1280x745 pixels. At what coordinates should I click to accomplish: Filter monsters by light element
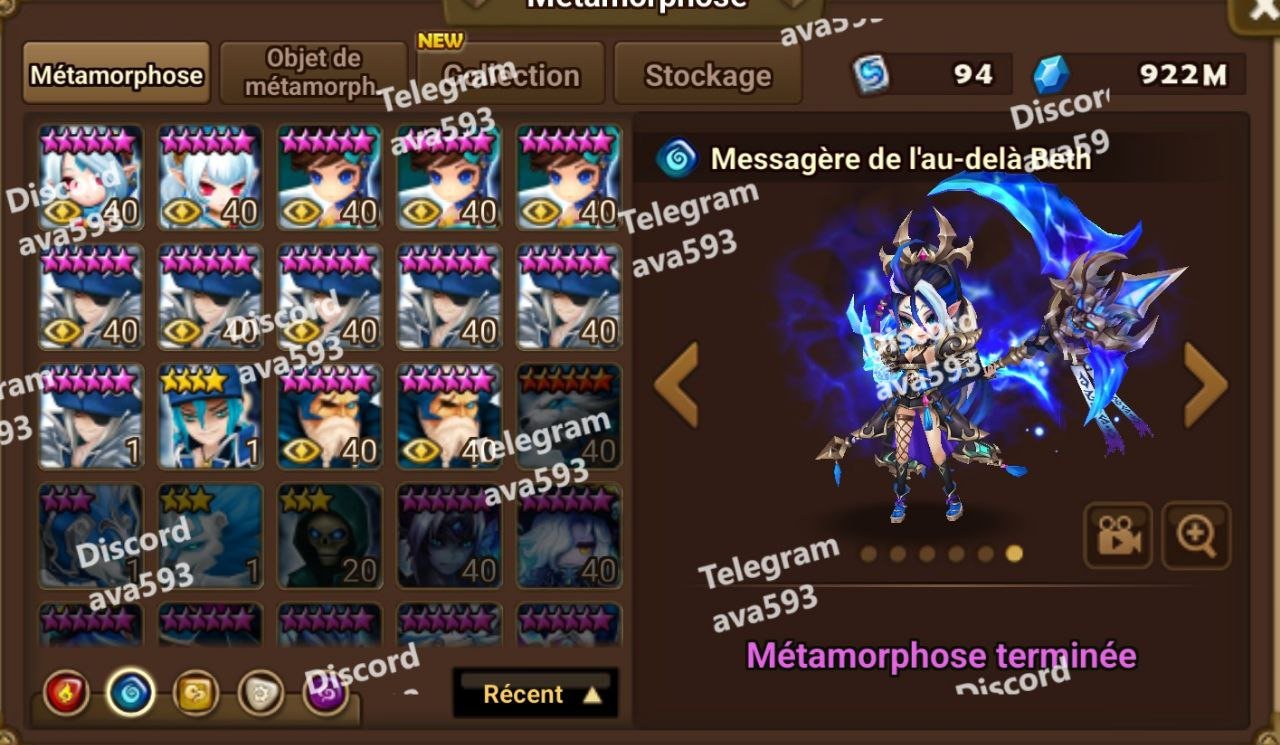[x=260, y=693]
